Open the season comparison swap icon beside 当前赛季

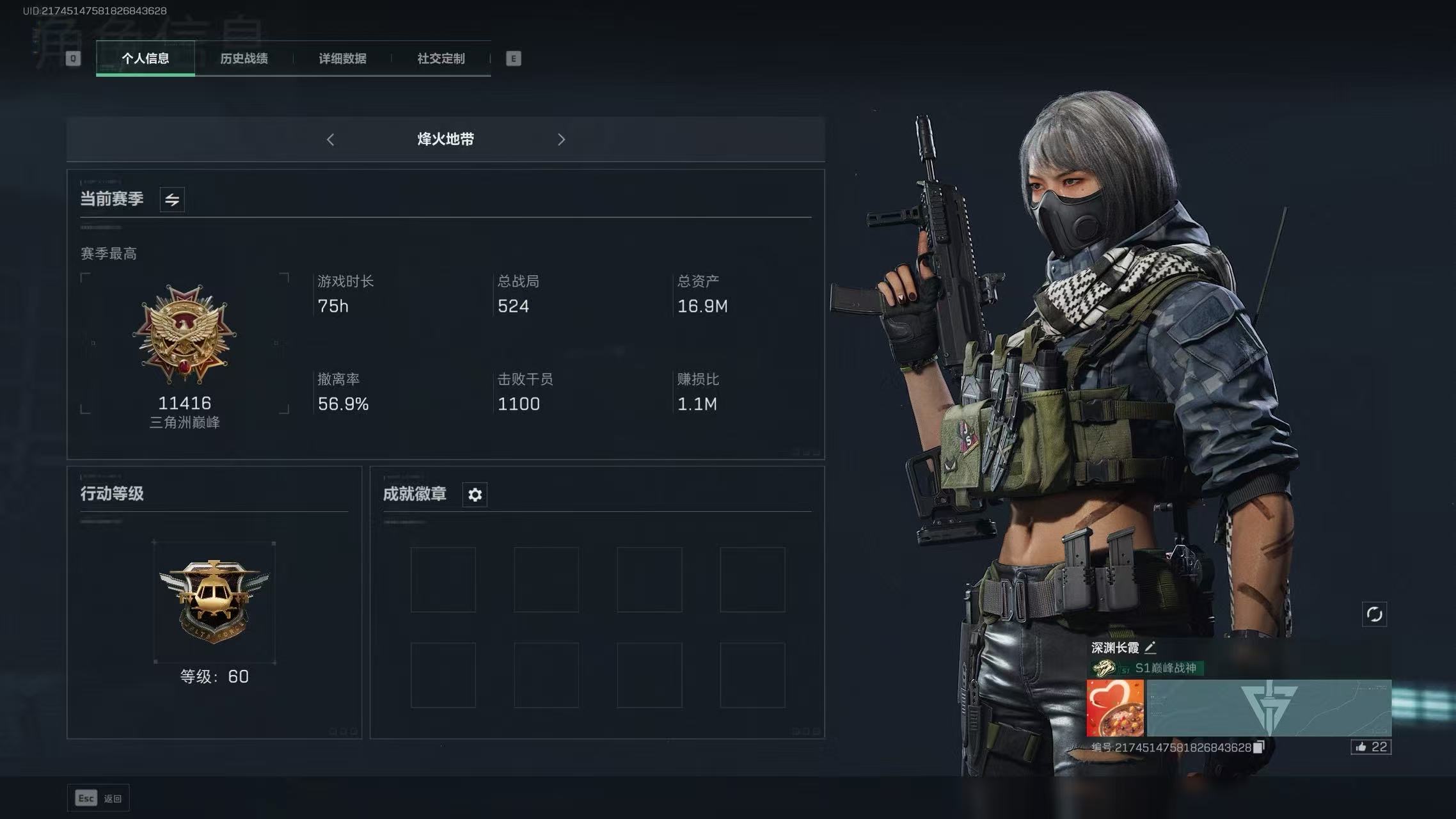pos(171,199)
